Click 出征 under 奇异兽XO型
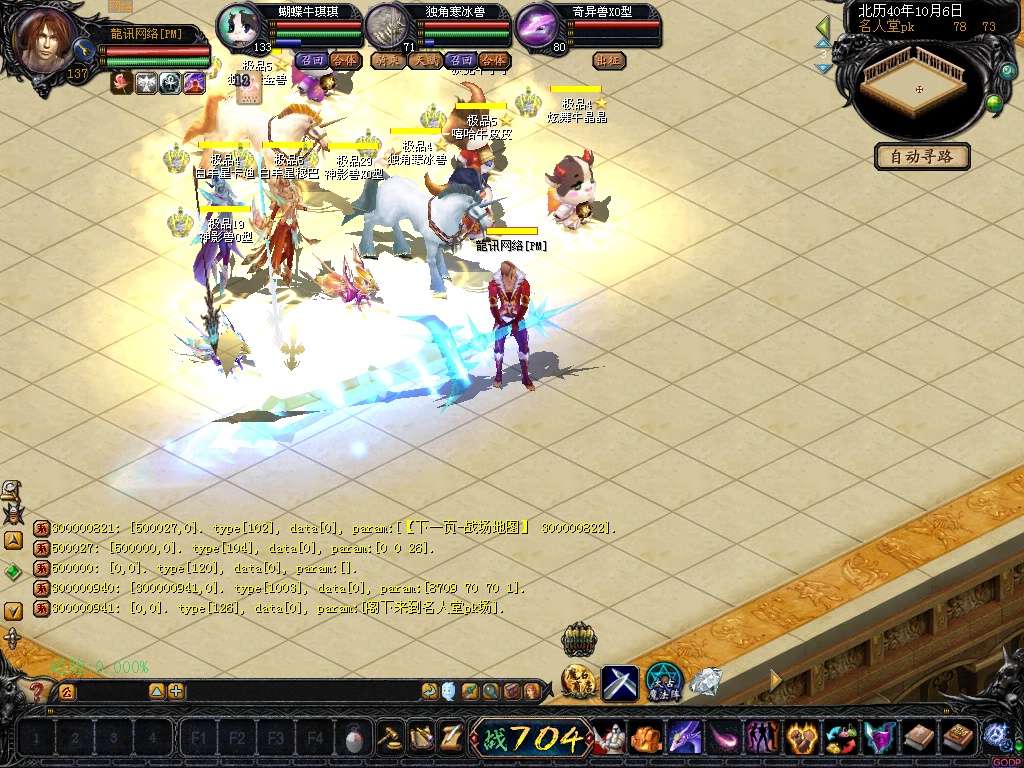The image size is (1024, 768). click(x=609, y=60)
